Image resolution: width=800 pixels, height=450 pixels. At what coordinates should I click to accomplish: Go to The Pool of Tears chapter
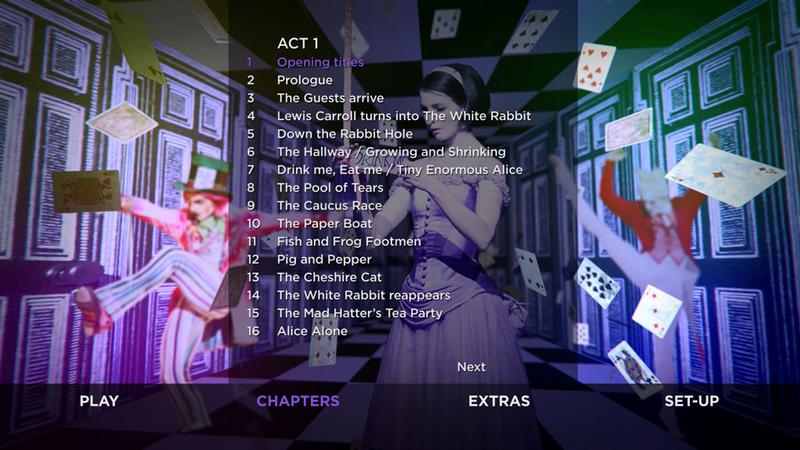pyautogui.click(x=330, y=188)
